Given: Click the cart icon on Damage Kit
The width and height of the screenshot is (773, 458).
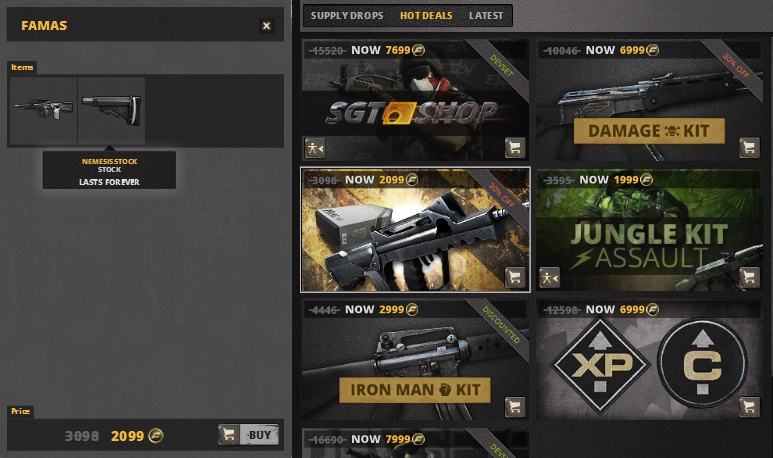Looking at the screenshot, I should 749,148.
